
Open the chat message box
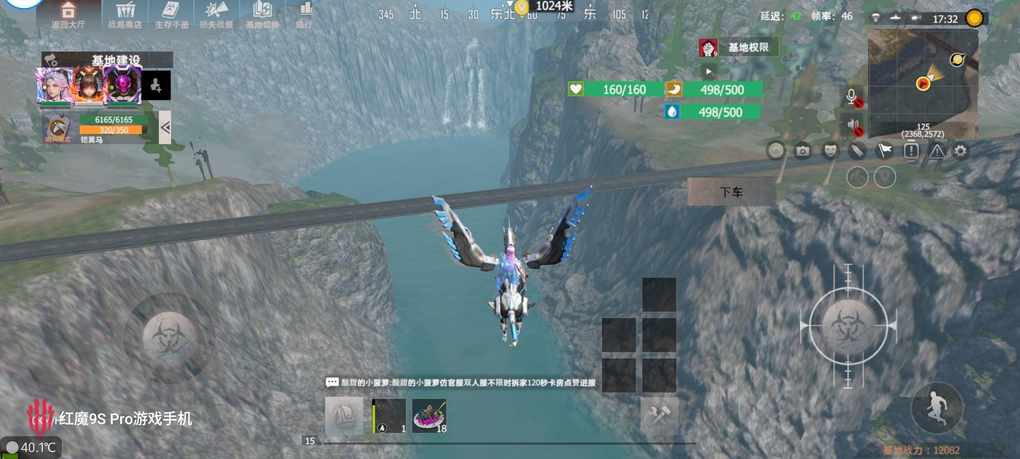click(x=460, y=383)
